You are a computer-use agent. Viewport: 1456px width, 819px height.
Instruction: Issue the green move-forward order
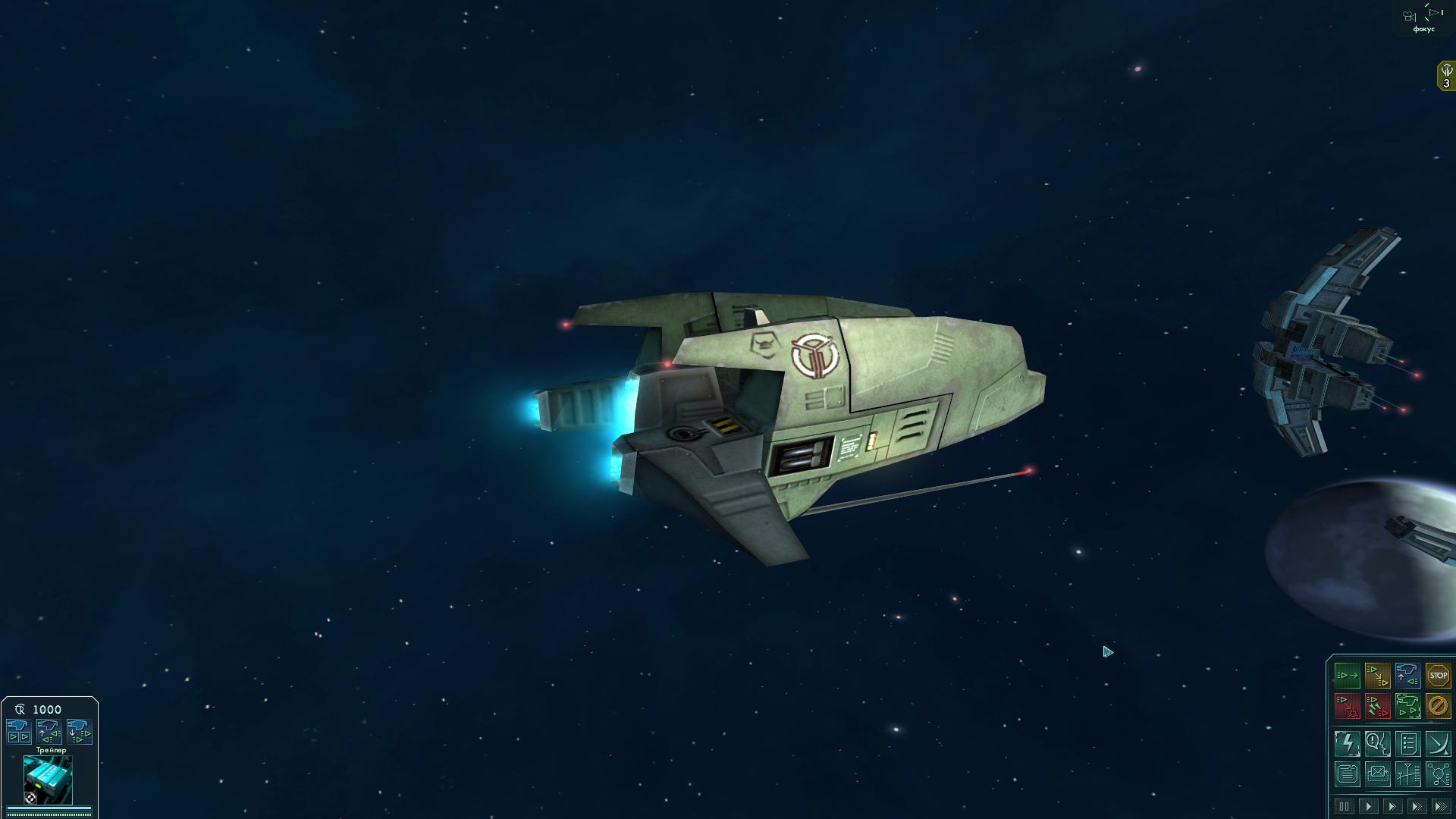pos(1347,675)
